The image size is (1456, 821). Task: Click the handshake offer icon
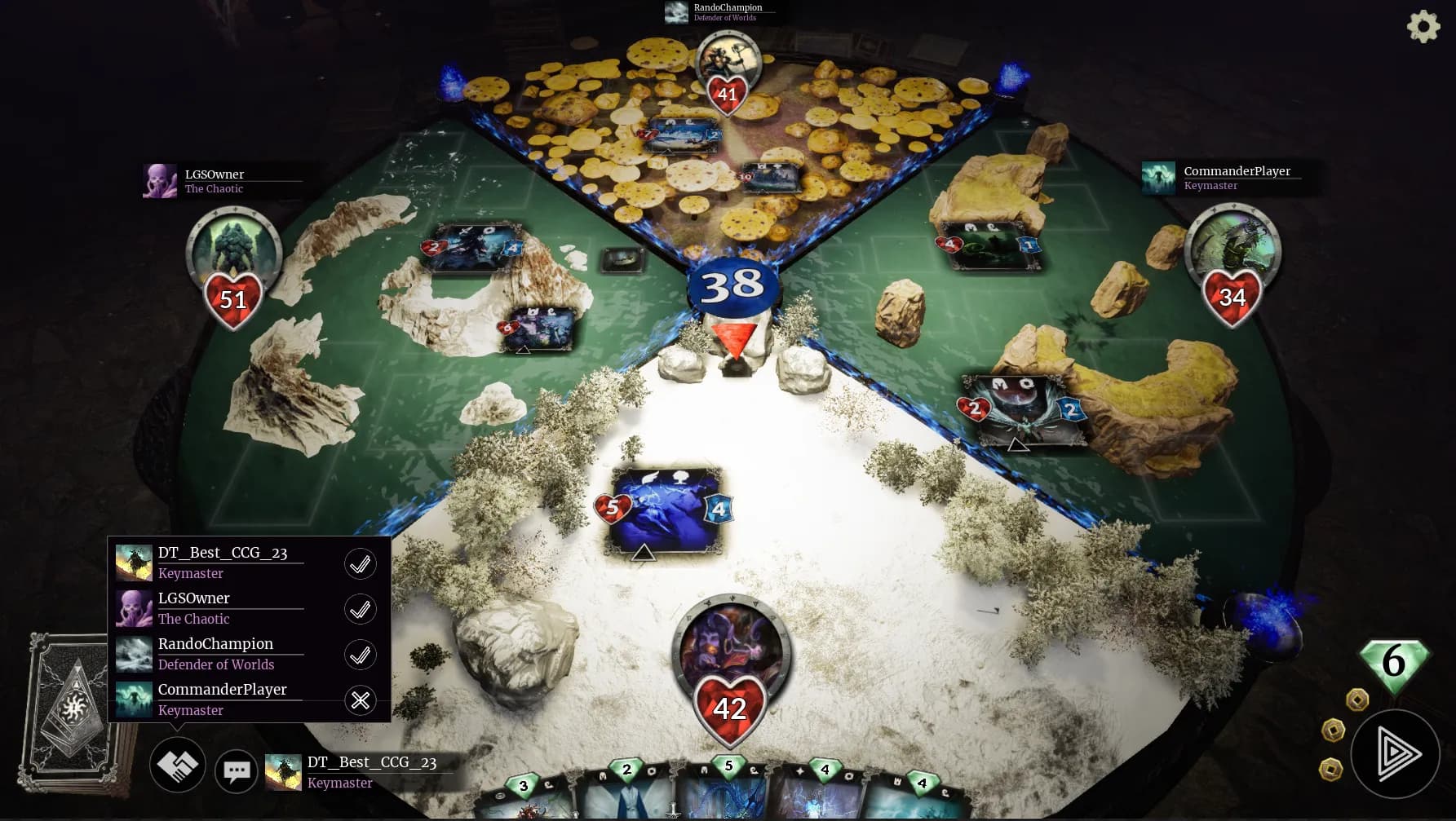178,765
